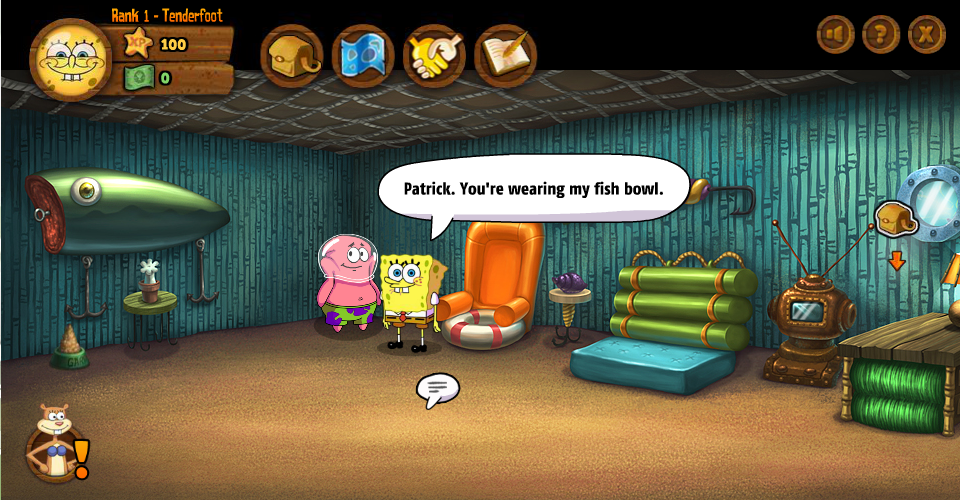Open the SpongeBob portrait profile
Viewport: 960px width, 500px height.
pos(68,58)
